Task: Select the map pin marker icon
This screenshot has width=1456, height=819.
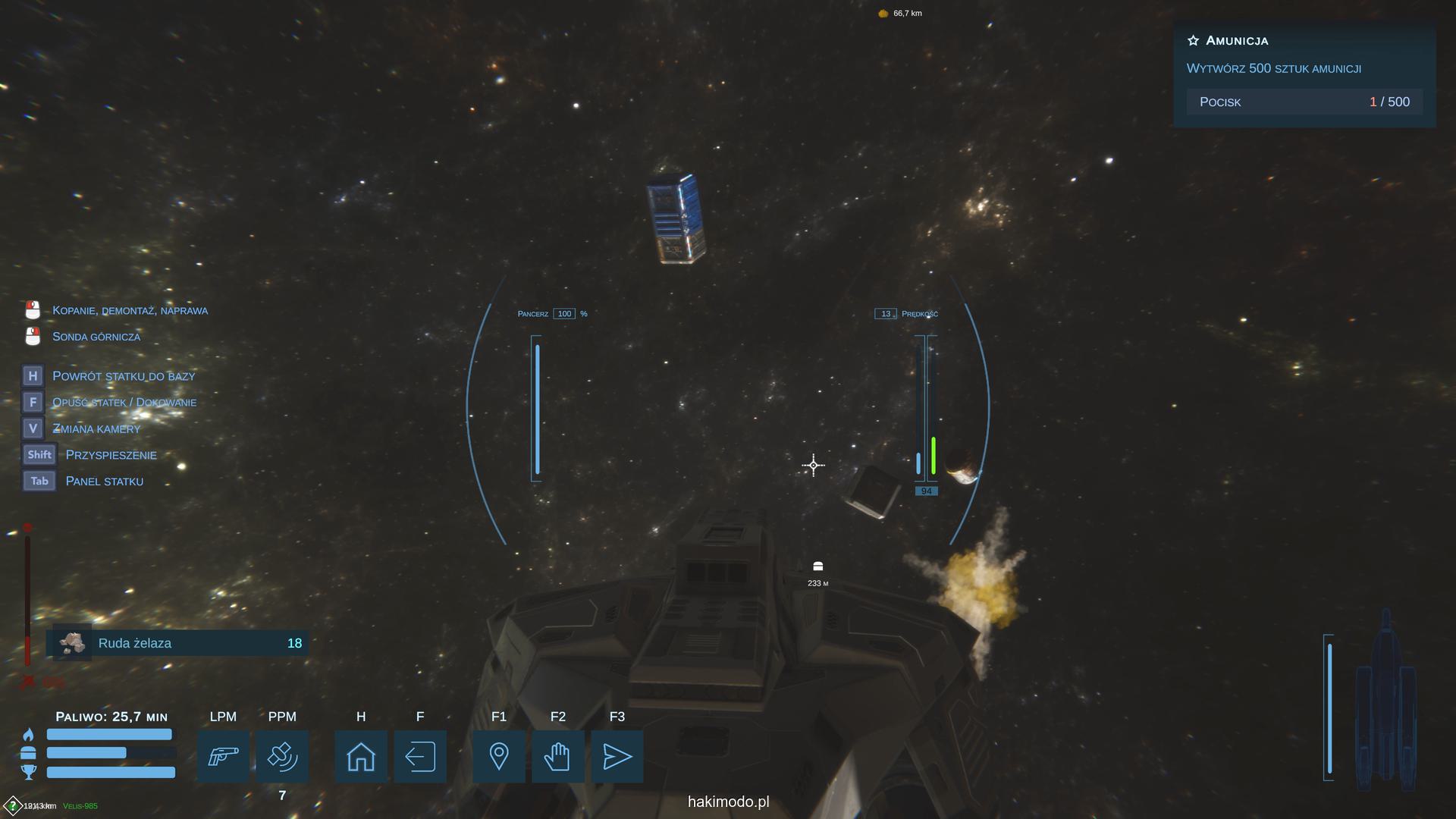Action: point(499,756)
